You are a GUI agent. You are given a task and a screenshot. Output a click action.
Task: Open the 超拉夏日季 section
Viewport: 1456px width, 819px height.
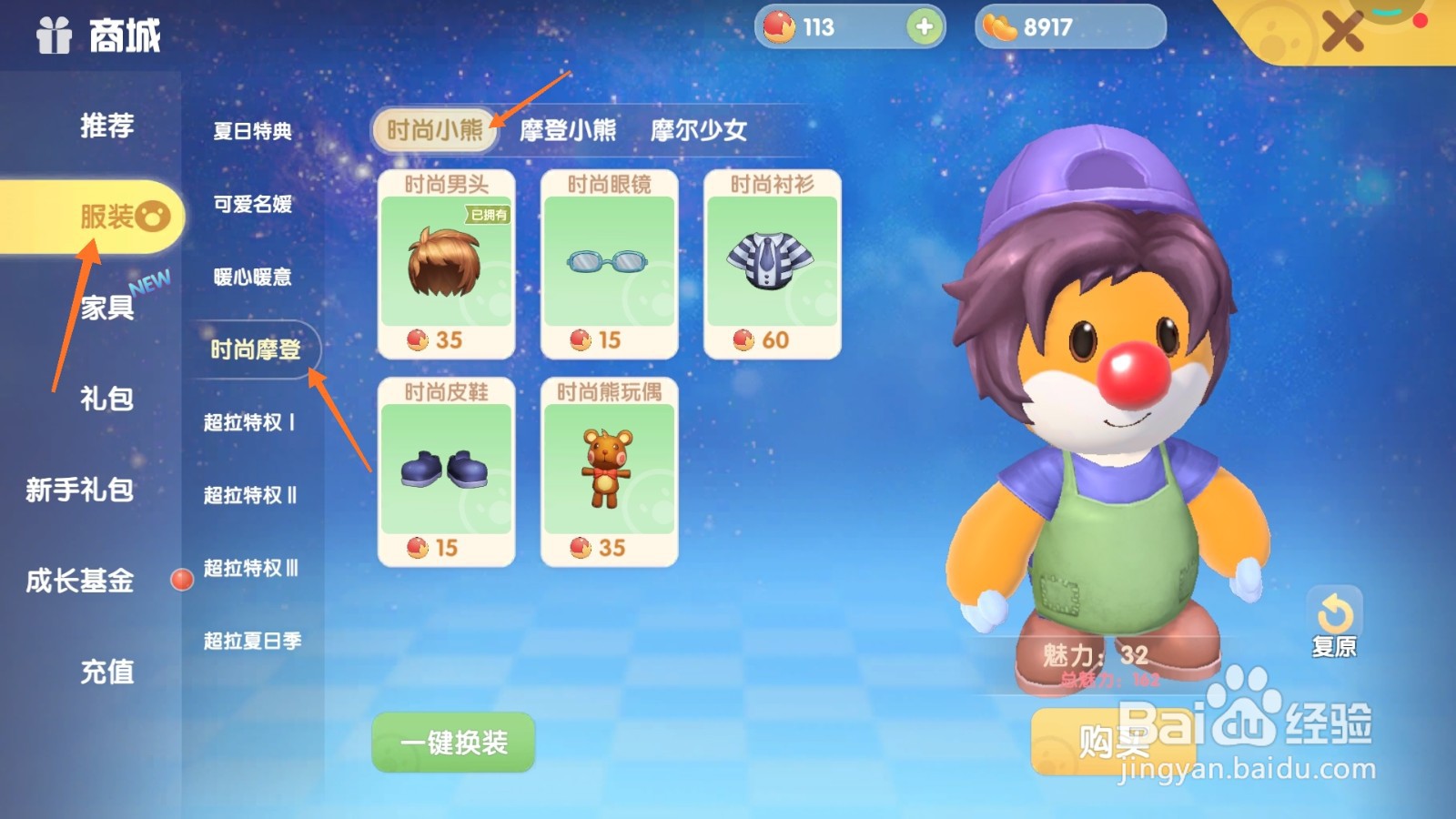(x=252, y=641)
